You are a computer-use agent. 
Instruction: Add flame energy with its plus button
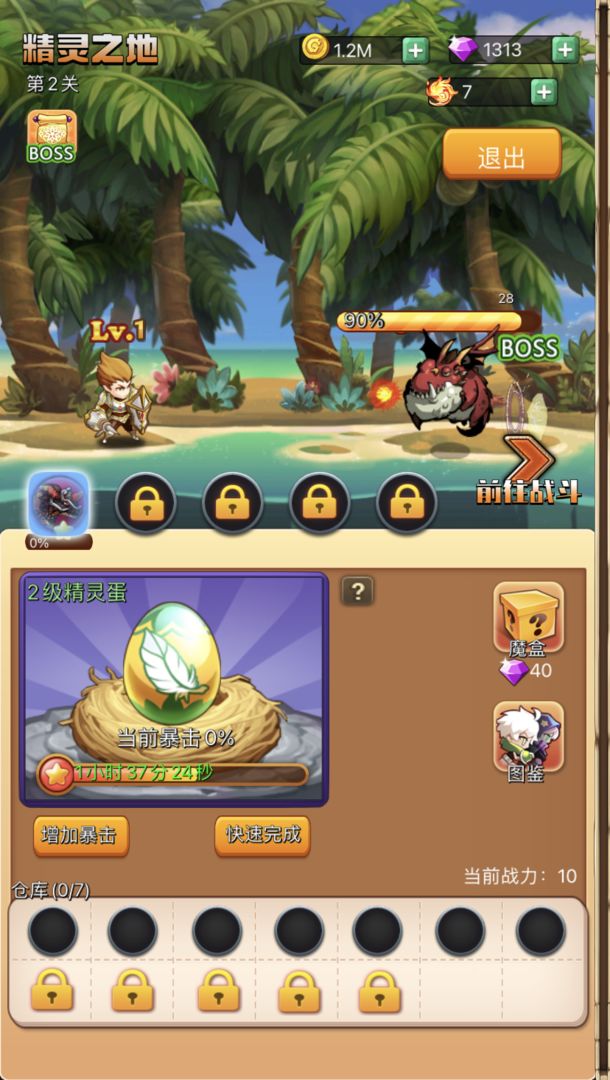point(543,92)
